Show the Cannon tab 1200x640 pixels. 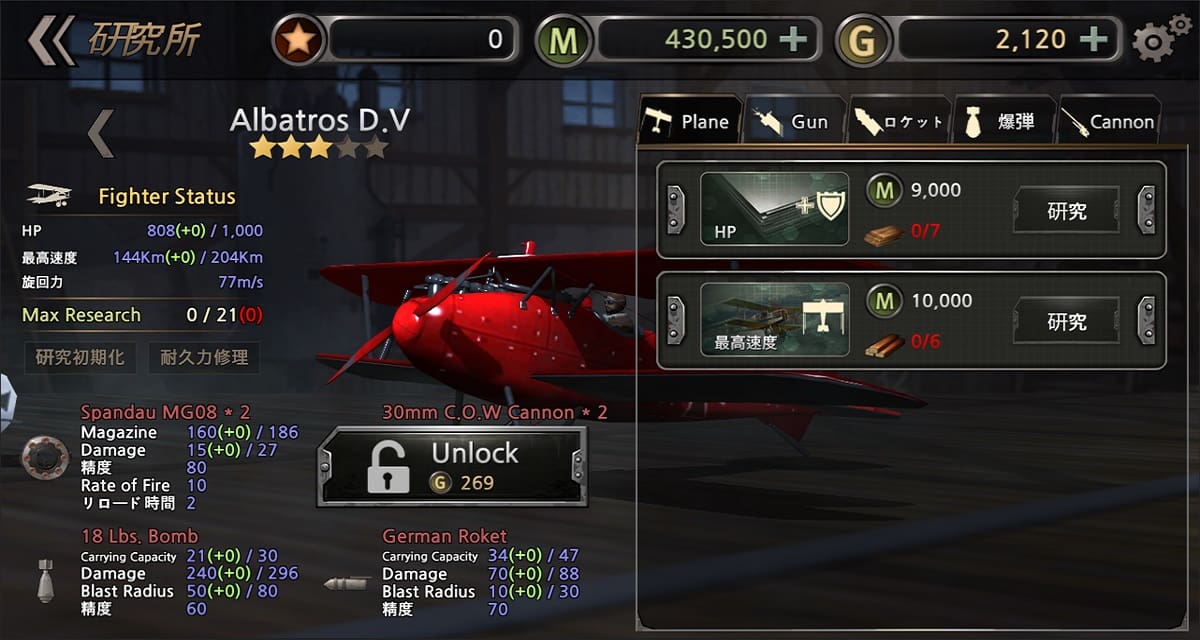(1108, 122)
